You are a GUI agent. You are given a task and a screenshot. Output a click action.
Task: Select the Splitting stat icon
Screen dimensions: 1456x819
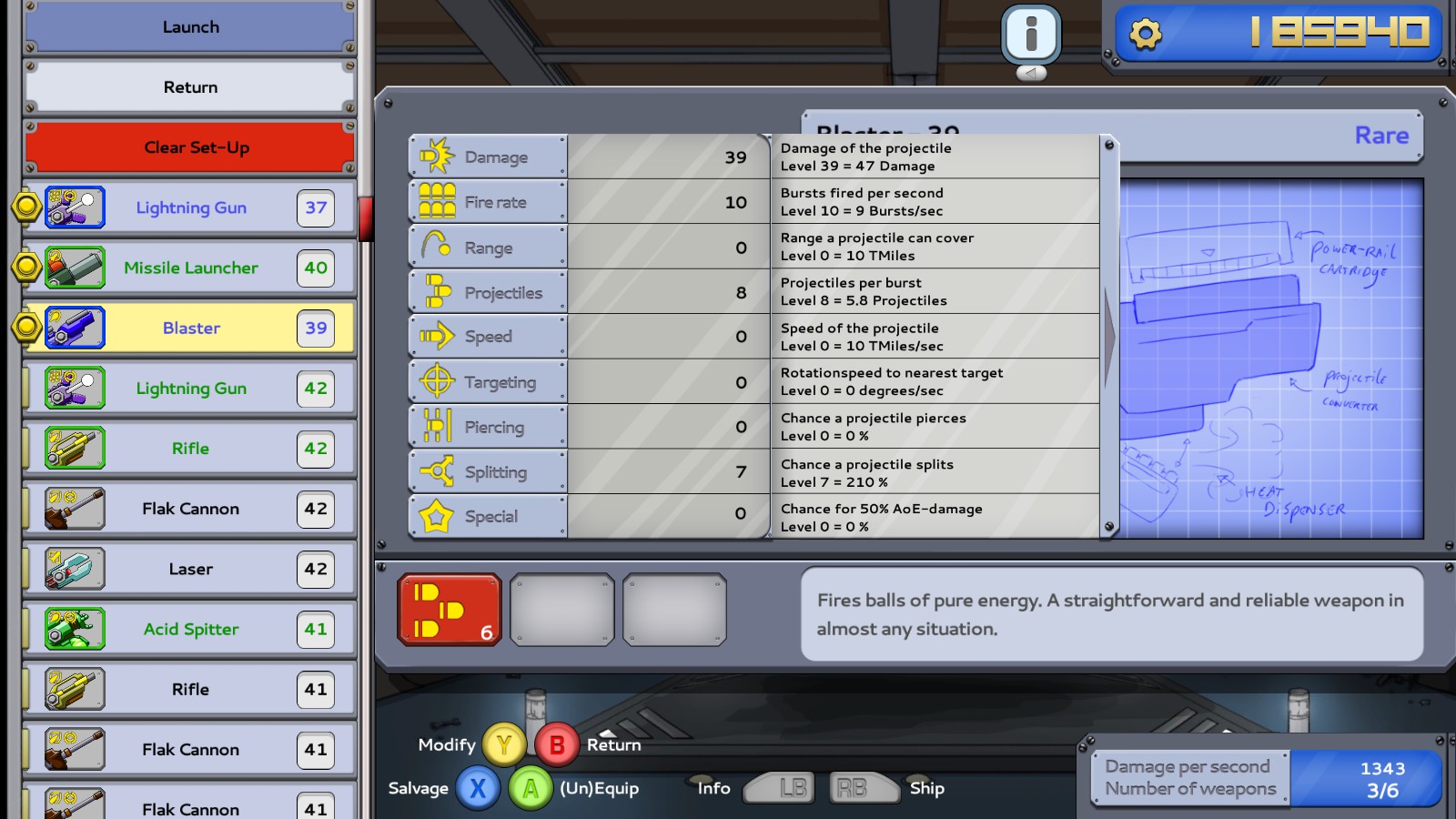[x=435, y=470]
